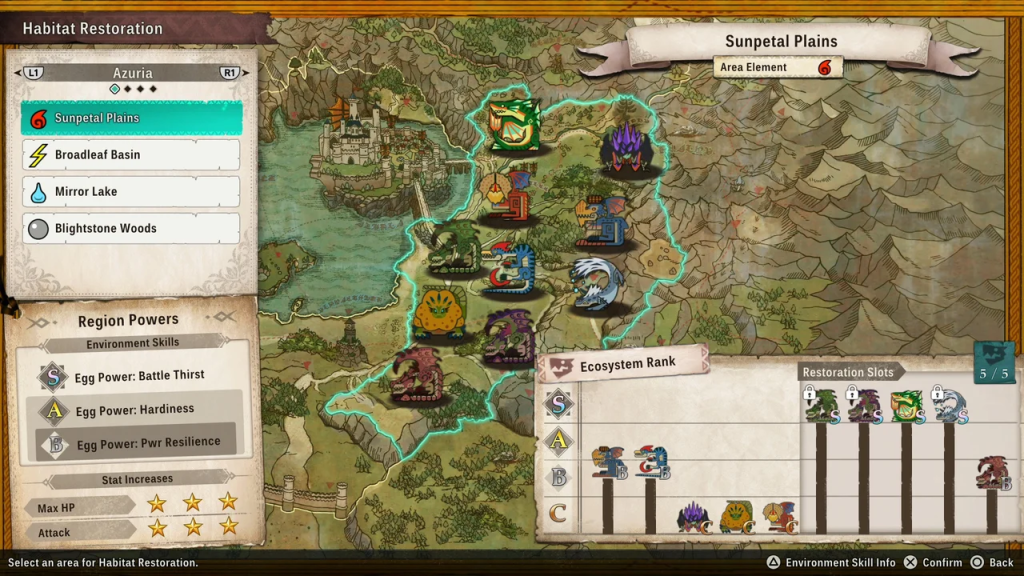Pick the yellow-orange round monster map marker
The image size is (1024, 576).
[439, 313]
